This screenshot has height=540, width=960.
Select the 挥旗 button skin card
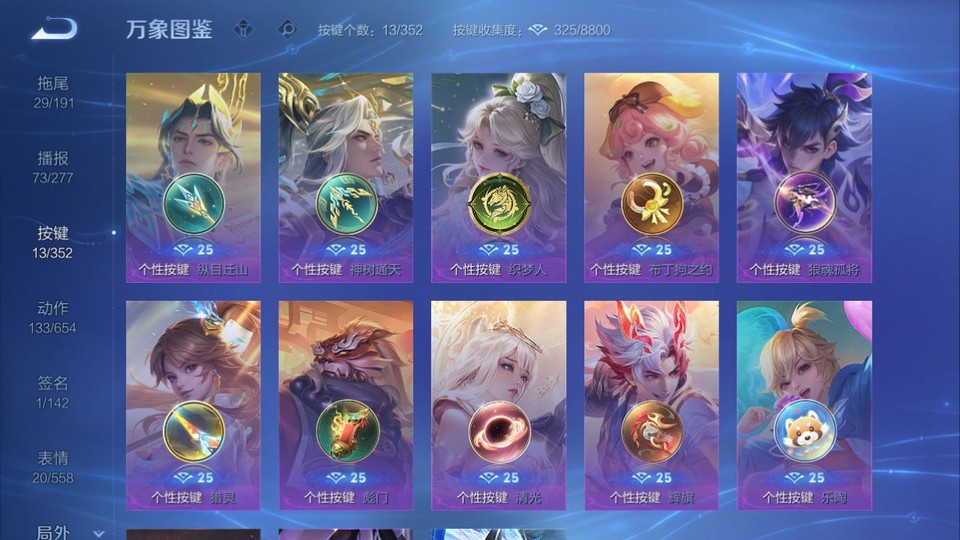651,405
